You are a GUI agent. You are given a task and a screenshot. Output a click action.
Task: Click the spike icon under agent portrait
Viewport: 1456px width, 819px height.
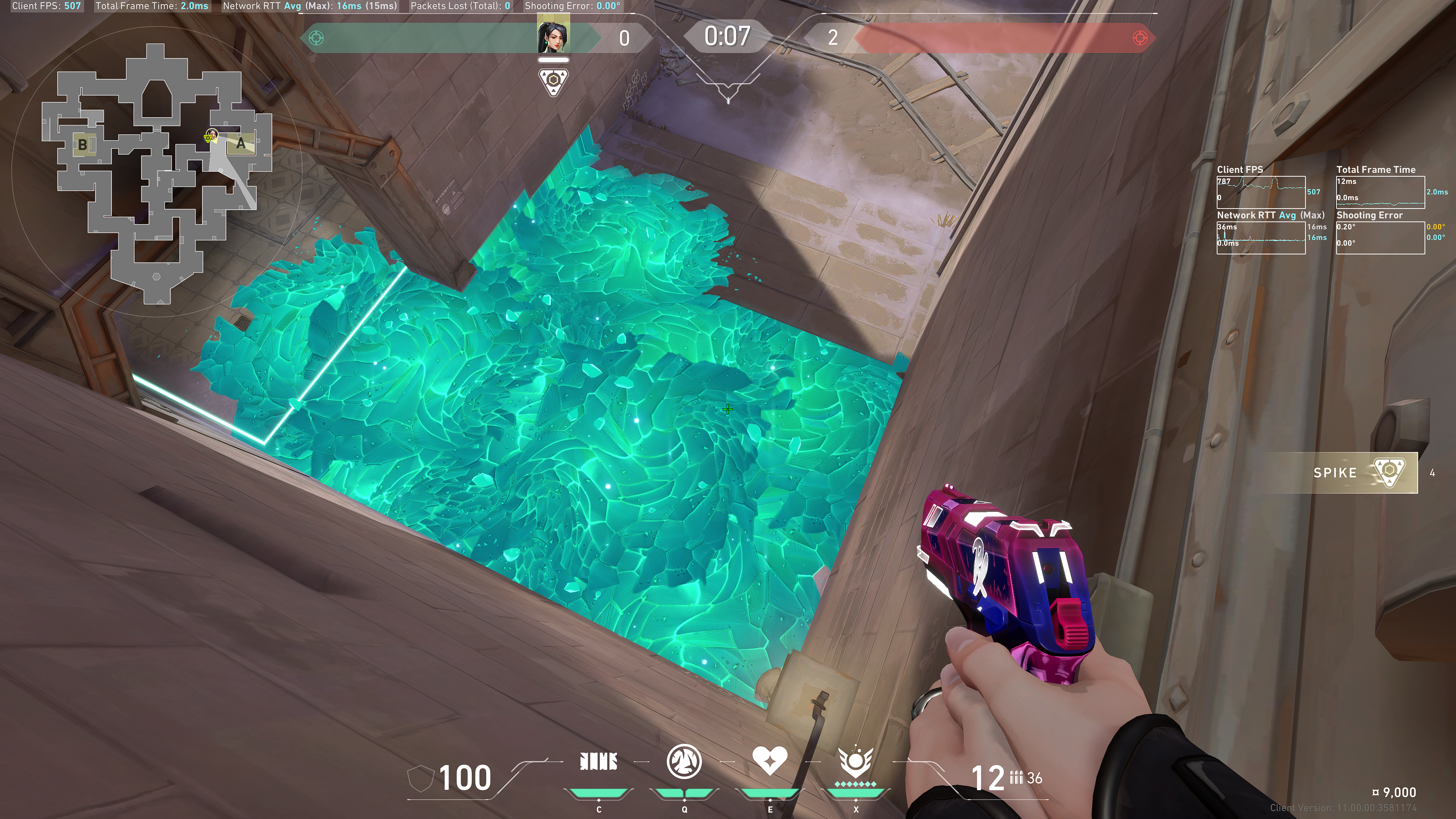553,82
